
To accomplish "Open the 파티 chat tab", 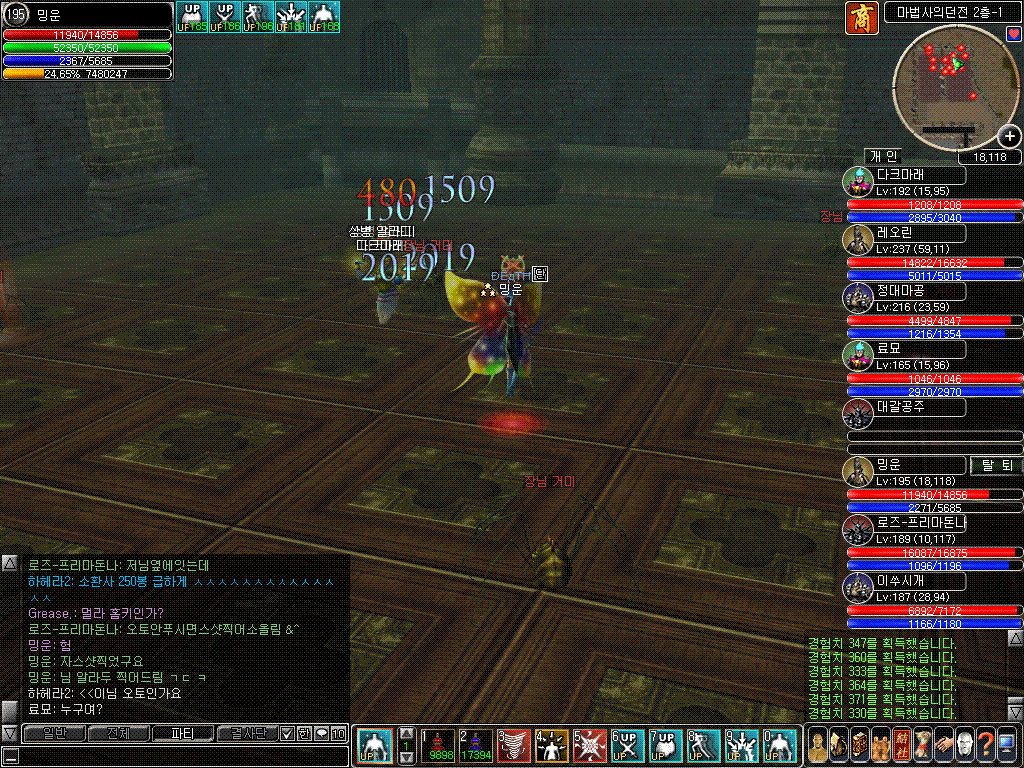I will click(x=182, y=734).
